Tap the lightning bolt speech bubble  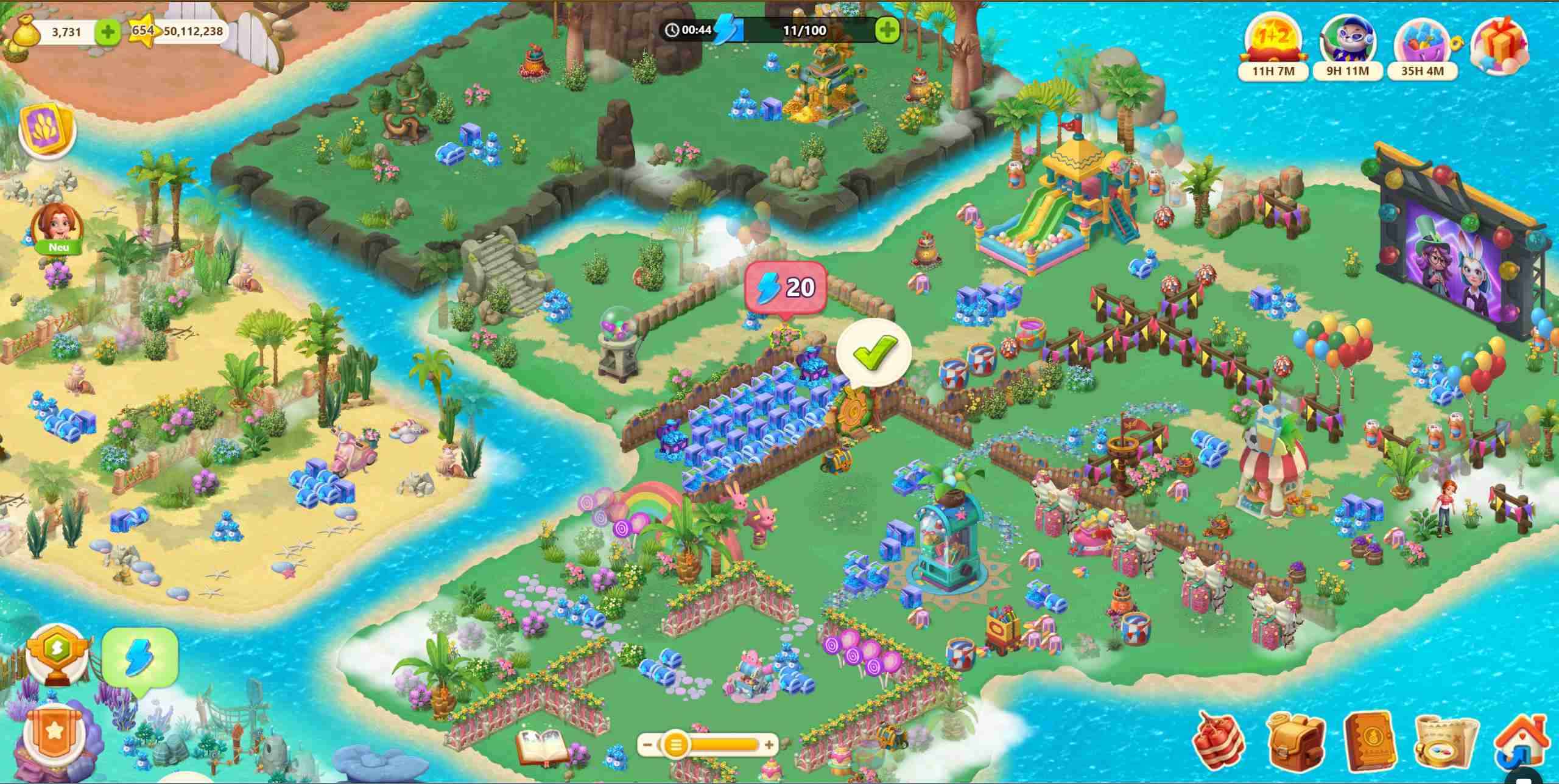pos(139,661)
